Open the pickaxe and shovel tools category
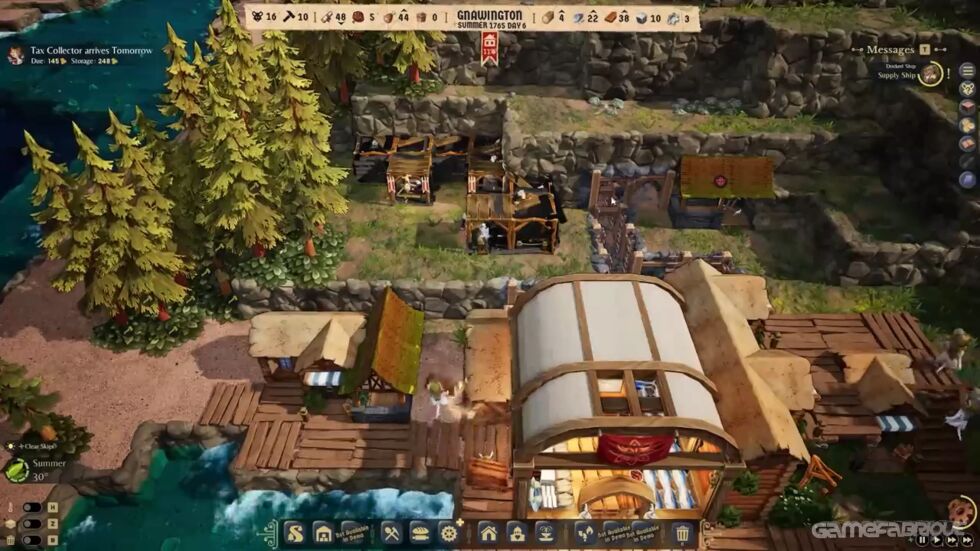 (x=391, y=533)
